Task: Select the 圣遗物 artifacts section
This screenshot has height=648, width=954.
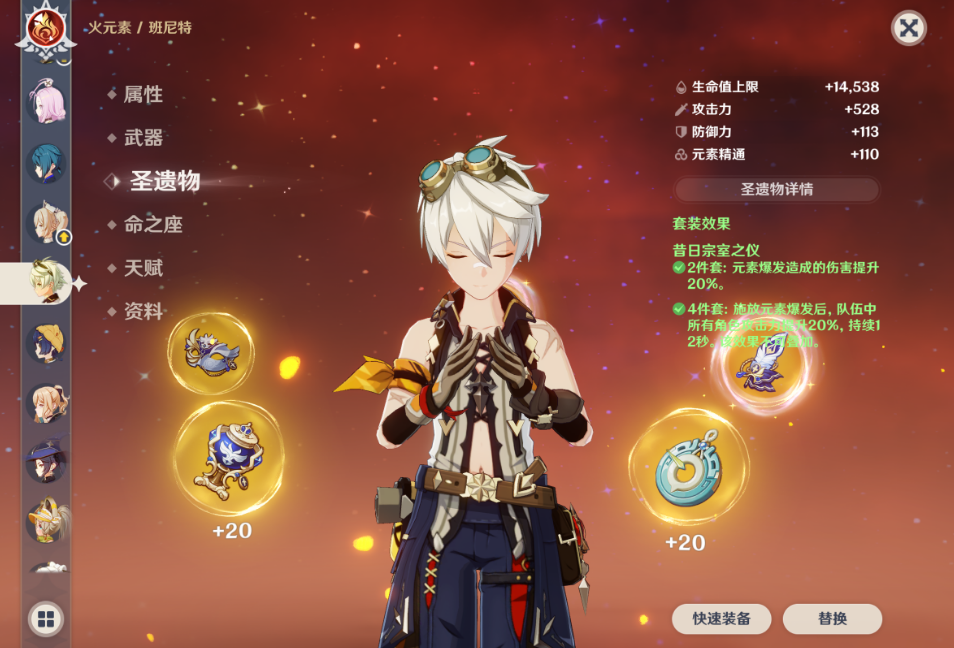Action: [x=164, y=181]
